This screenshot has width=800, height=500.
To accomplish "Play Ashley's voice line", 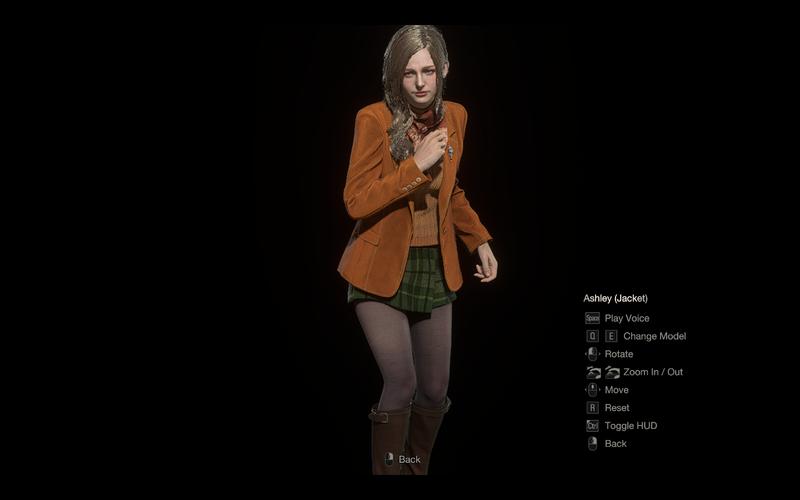I will tap(626, 318).
